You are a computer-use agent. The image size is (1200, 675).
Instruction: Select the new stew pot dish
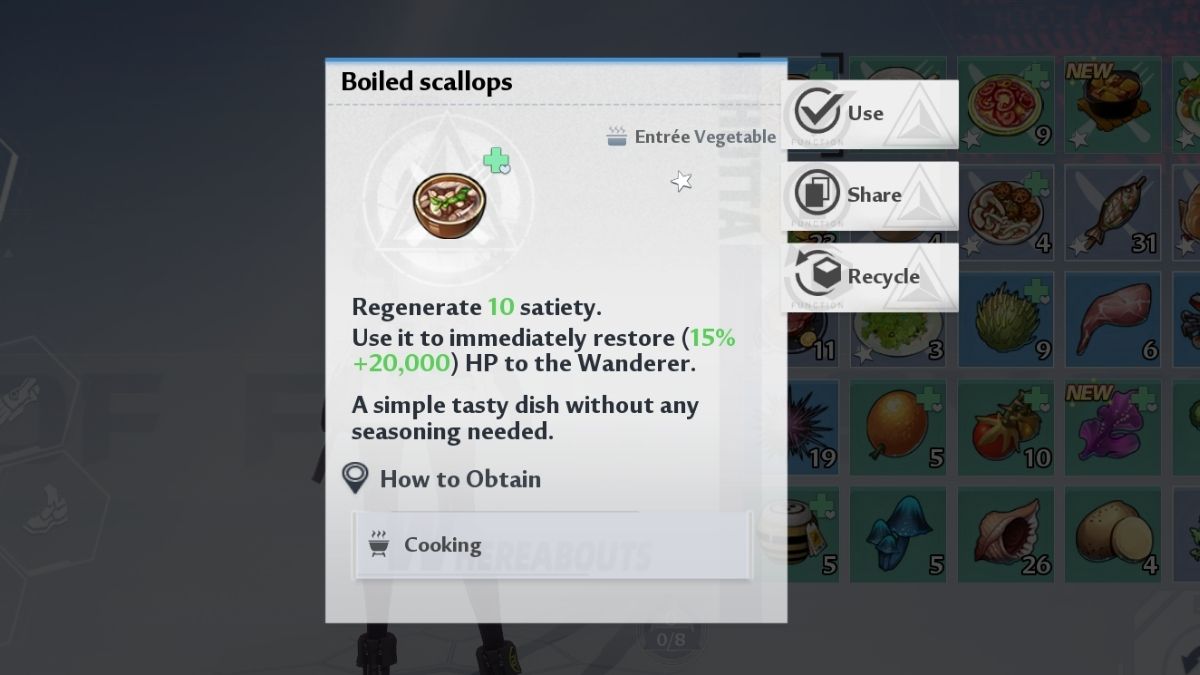pyautogui.click(x=1112, y=104)
